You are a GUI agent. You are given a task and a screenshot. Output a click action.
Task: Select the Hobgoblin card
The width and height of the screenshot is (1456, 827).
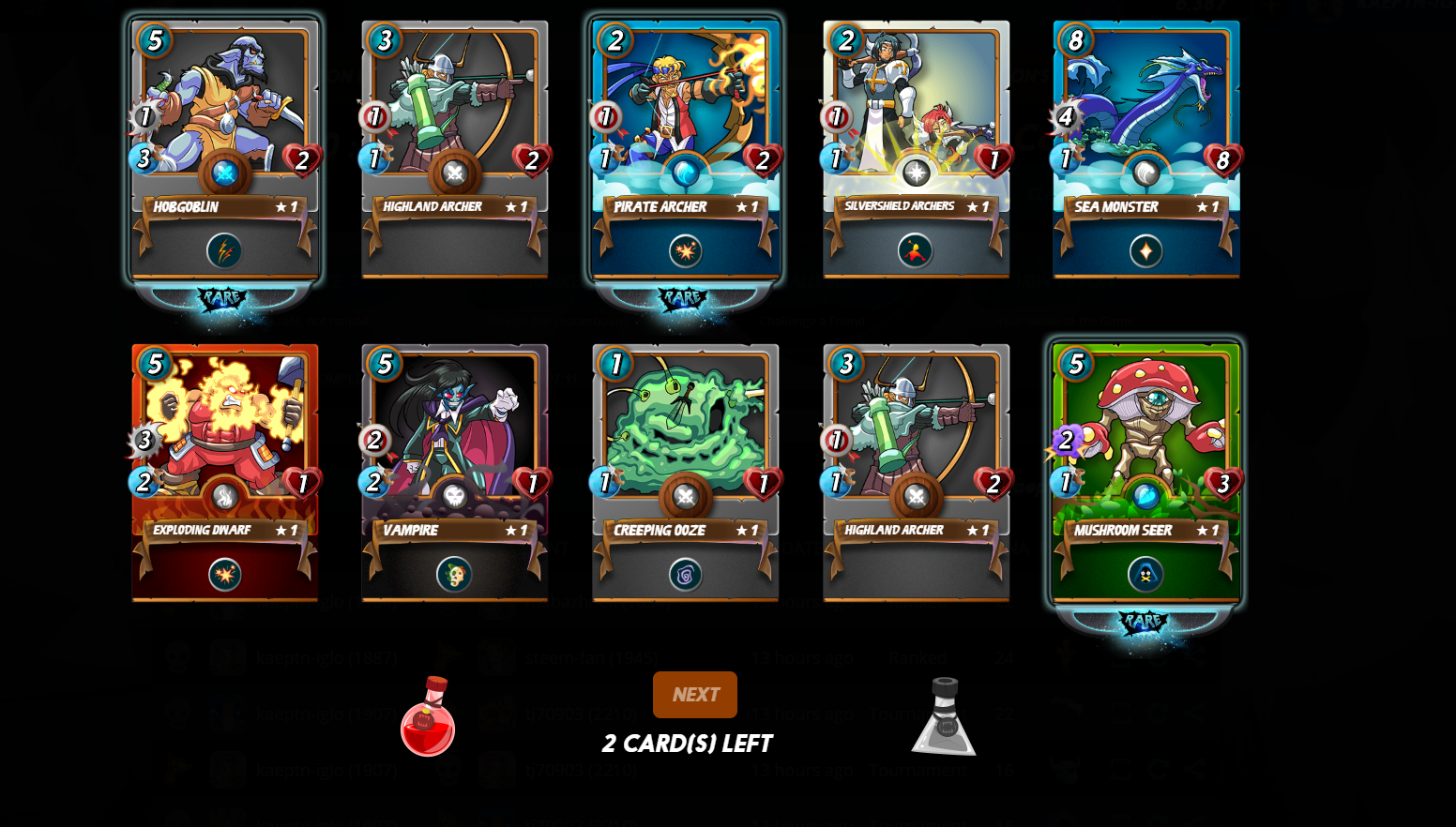[224, 150]
